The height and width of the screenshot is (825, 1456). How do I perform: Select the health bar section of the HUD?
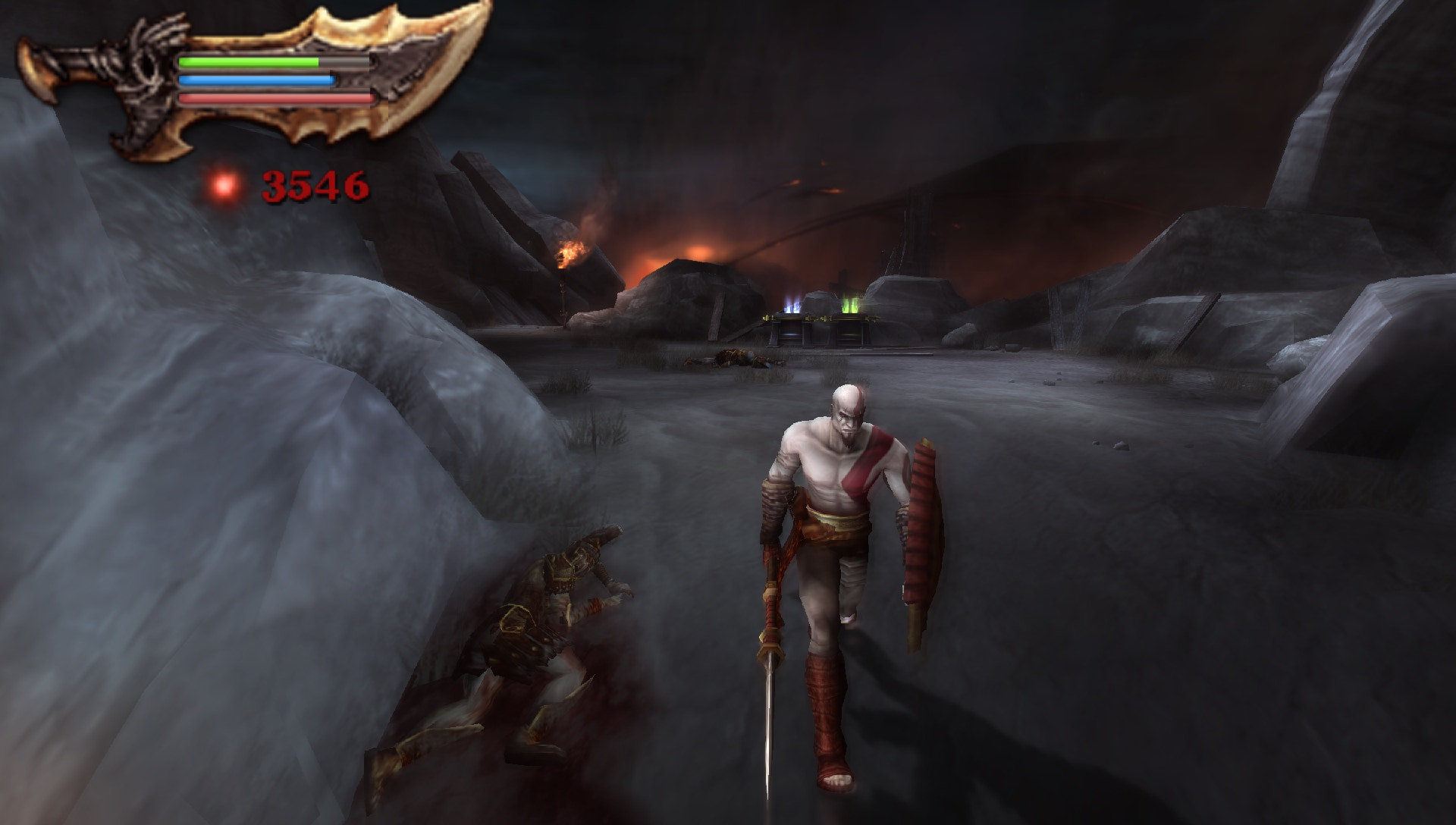(250, 61)
